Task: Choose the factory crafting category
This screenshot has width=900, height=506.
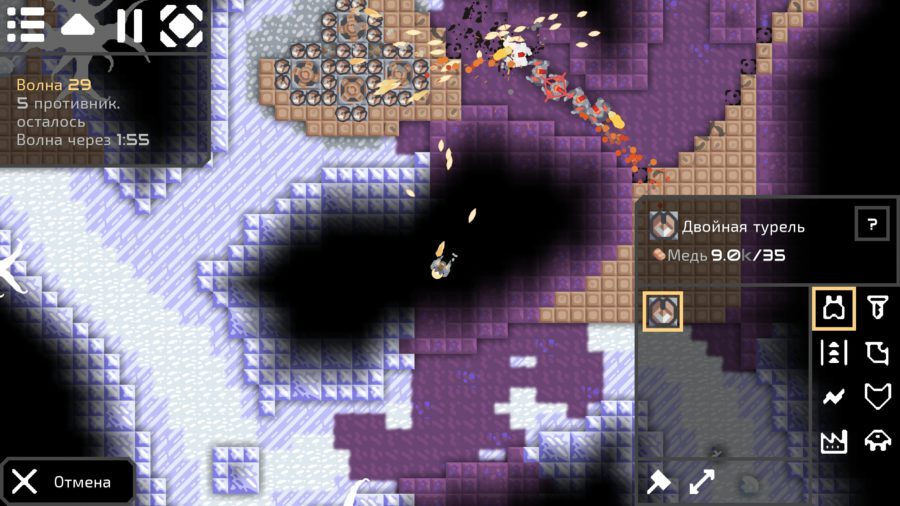Action: click(834, 441)
